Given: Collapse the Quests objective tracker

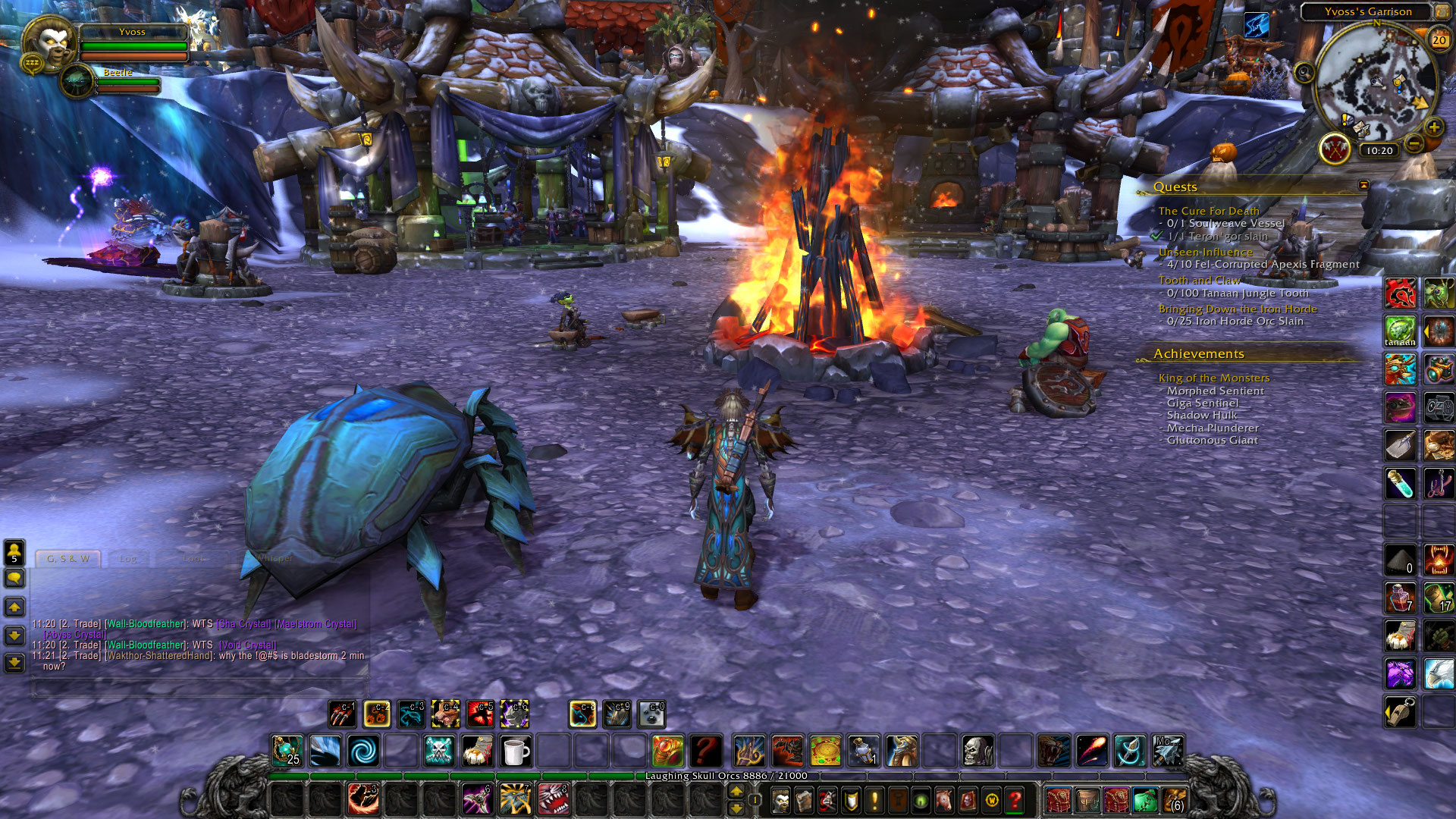Looking at the screenshot, I should coord(1363,185).
